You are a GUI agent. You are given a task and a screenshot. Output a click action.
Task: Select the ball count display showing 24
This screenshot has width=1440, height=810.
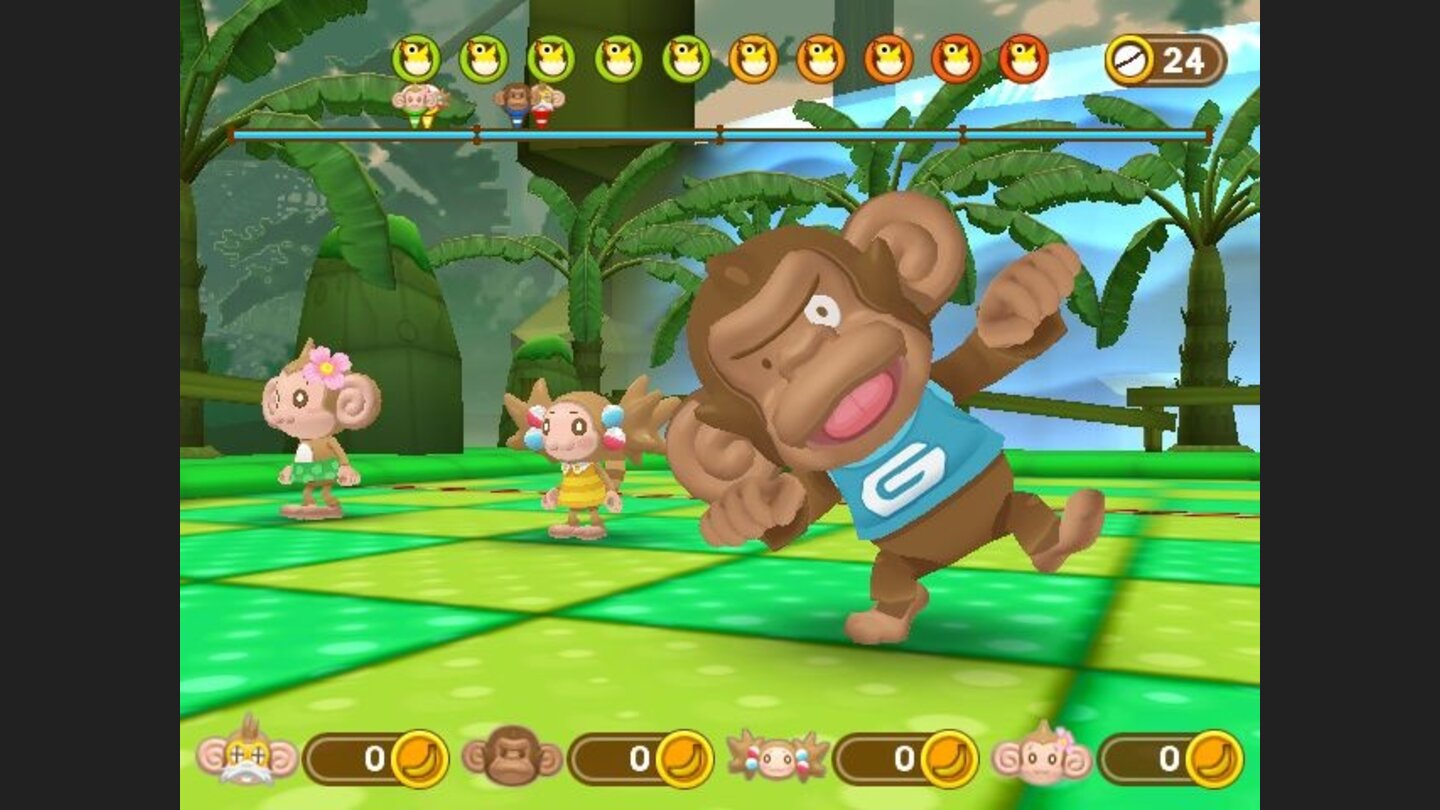[x=1185, y=58]
